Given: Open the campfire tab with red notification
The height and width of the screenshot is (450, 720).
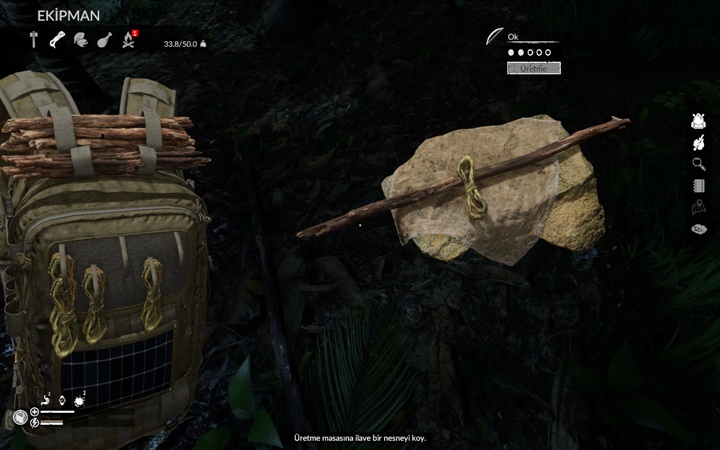Looking at the screenshot, I should (128, 40).
